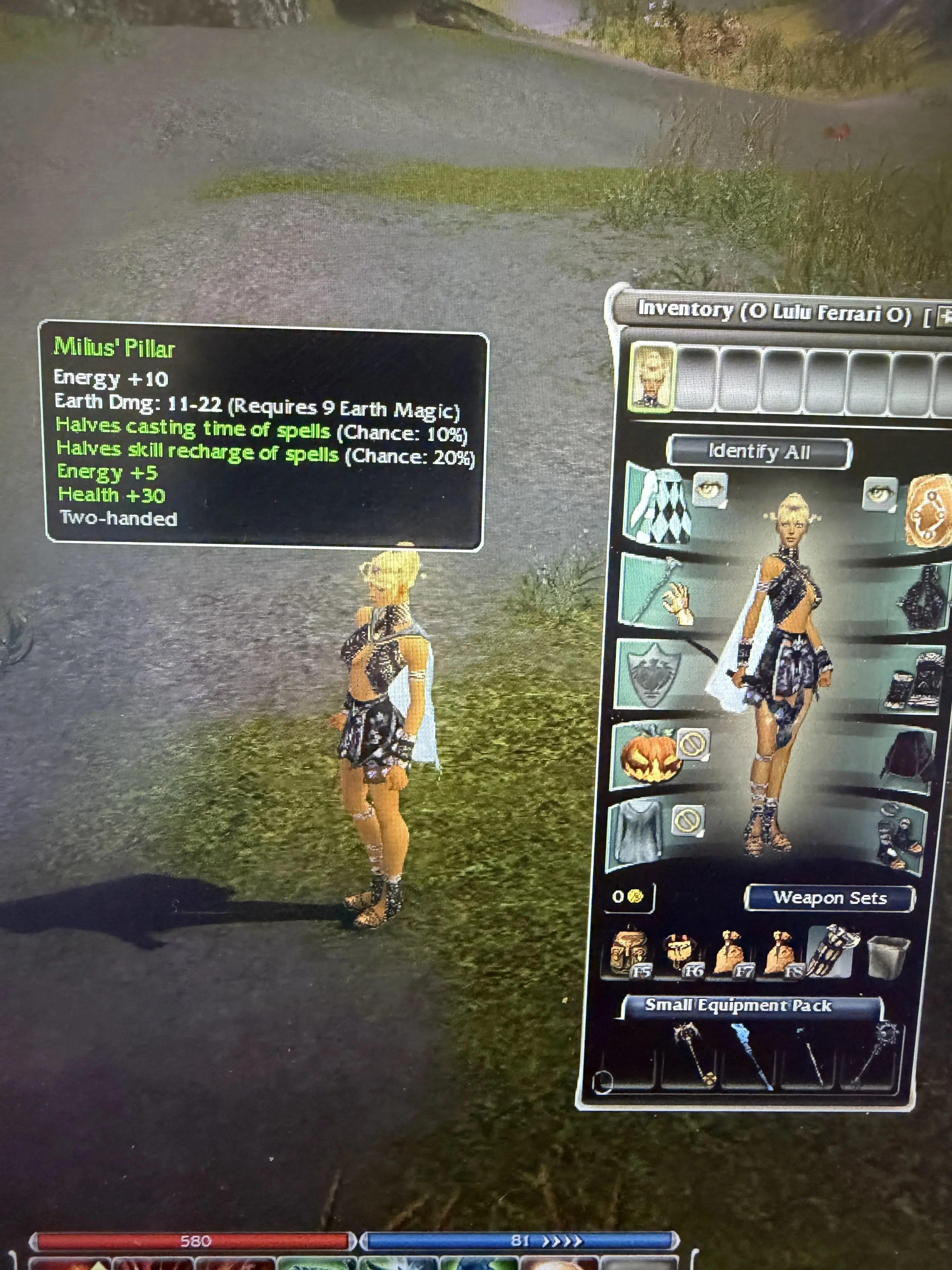952x1270 pixels.
Task: Click the Identify All button
Action: (x=759, y=452)
